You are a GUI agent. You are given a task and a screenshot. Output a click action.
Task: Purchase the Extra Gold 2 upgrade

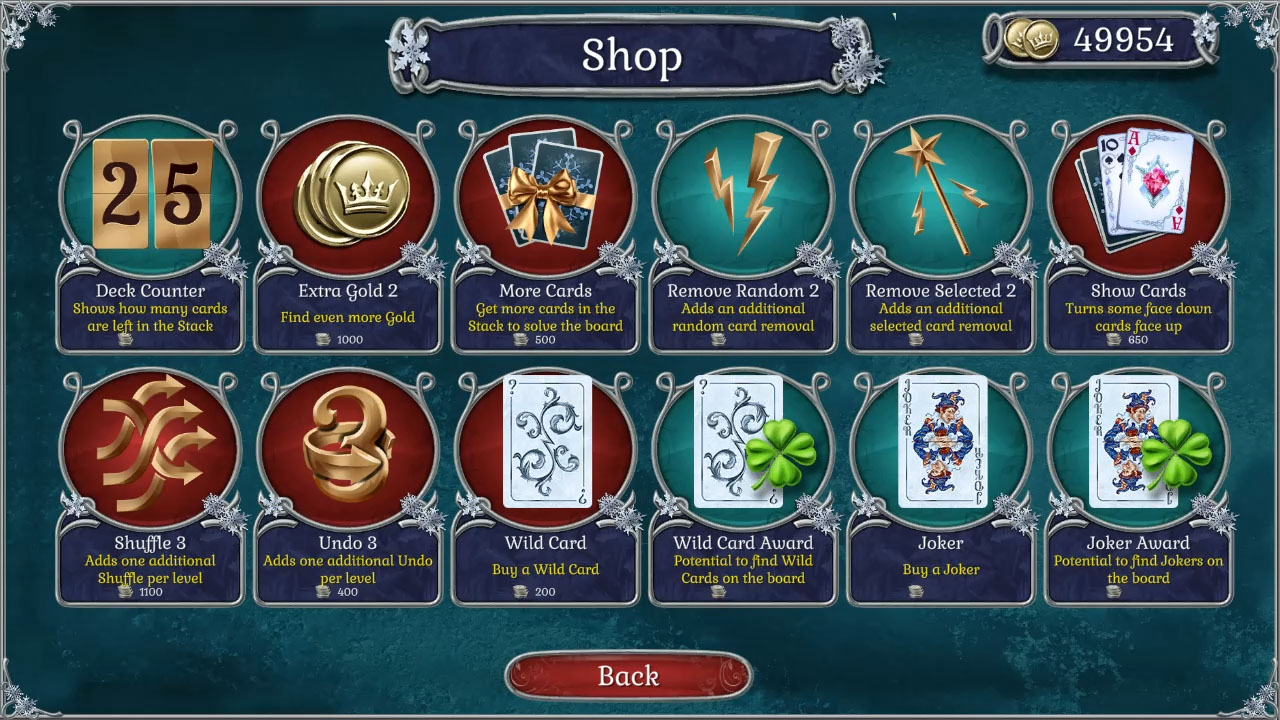tap(347, 193)
